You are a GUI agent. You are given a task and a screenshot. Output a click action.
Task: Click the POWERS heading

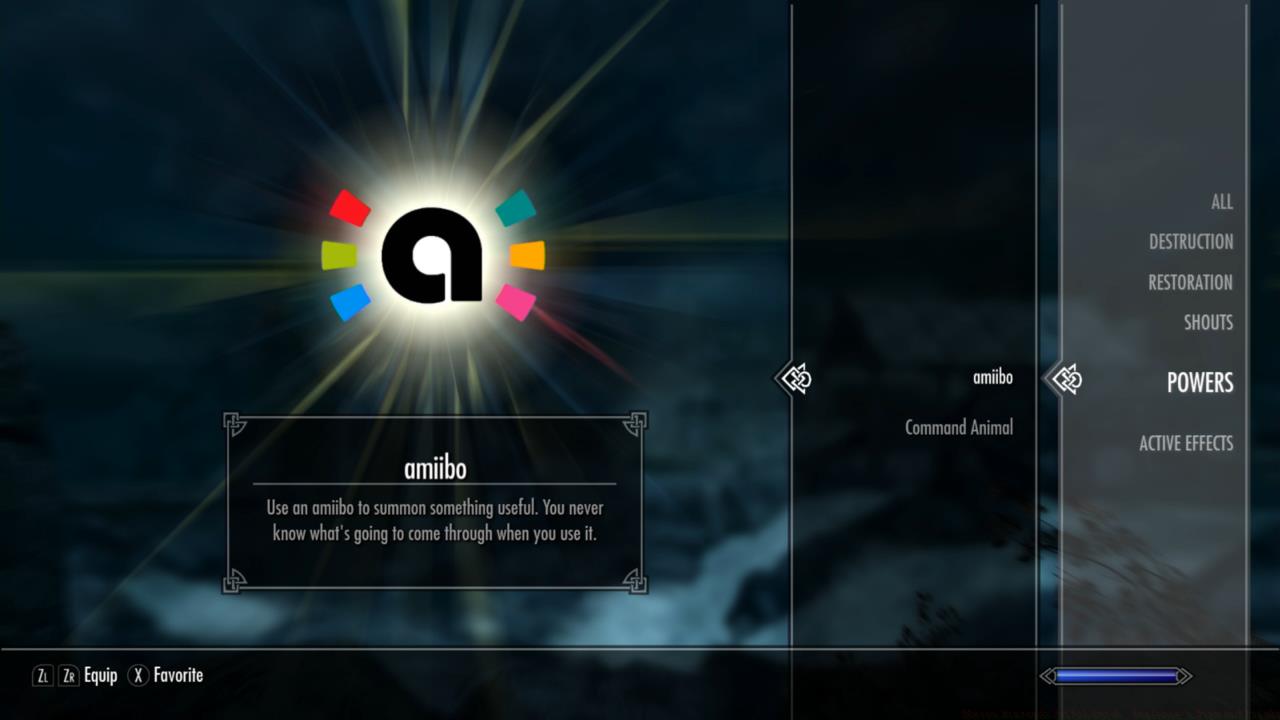pos(1199,383)
